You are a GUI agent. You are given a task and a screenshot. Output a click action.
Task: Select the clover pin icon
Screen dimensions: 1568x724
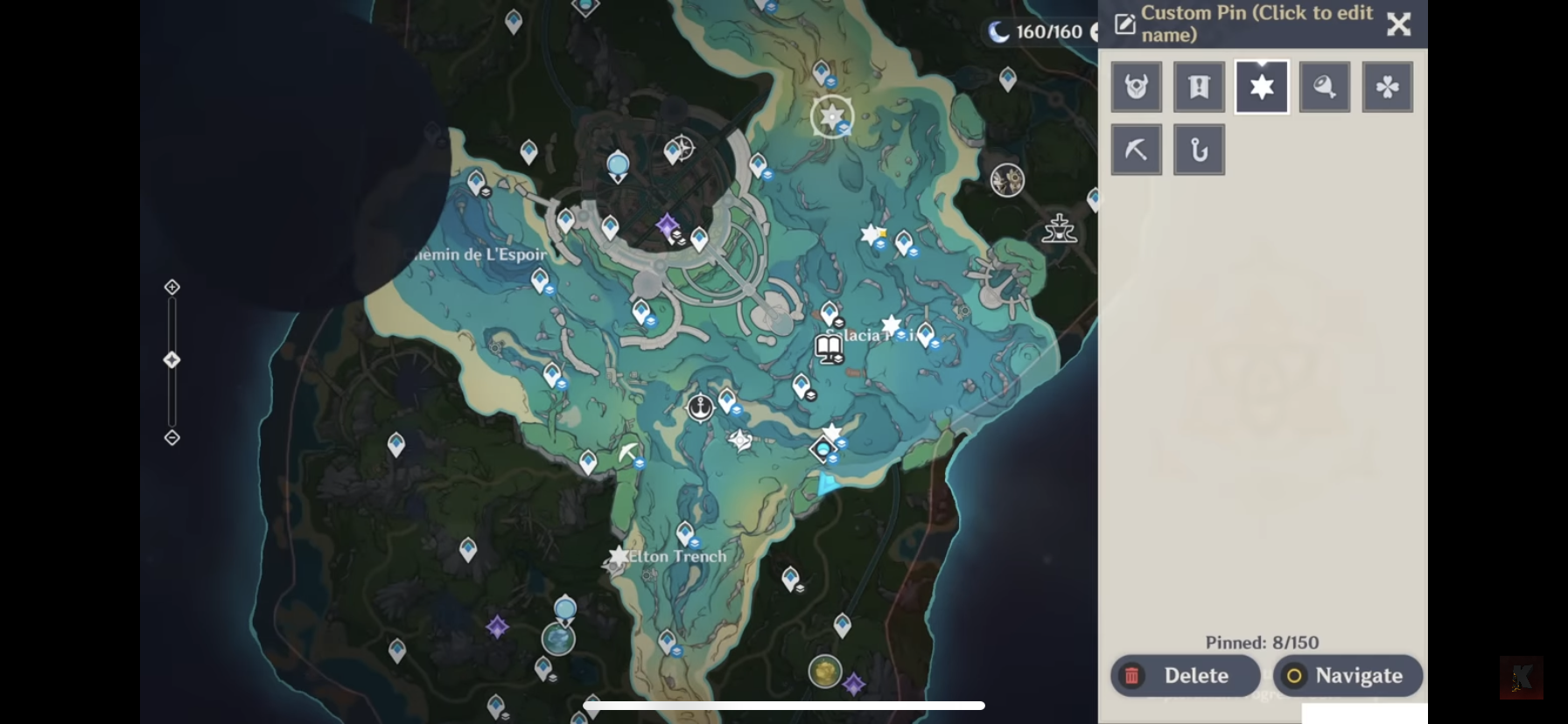coord(1387,86)
